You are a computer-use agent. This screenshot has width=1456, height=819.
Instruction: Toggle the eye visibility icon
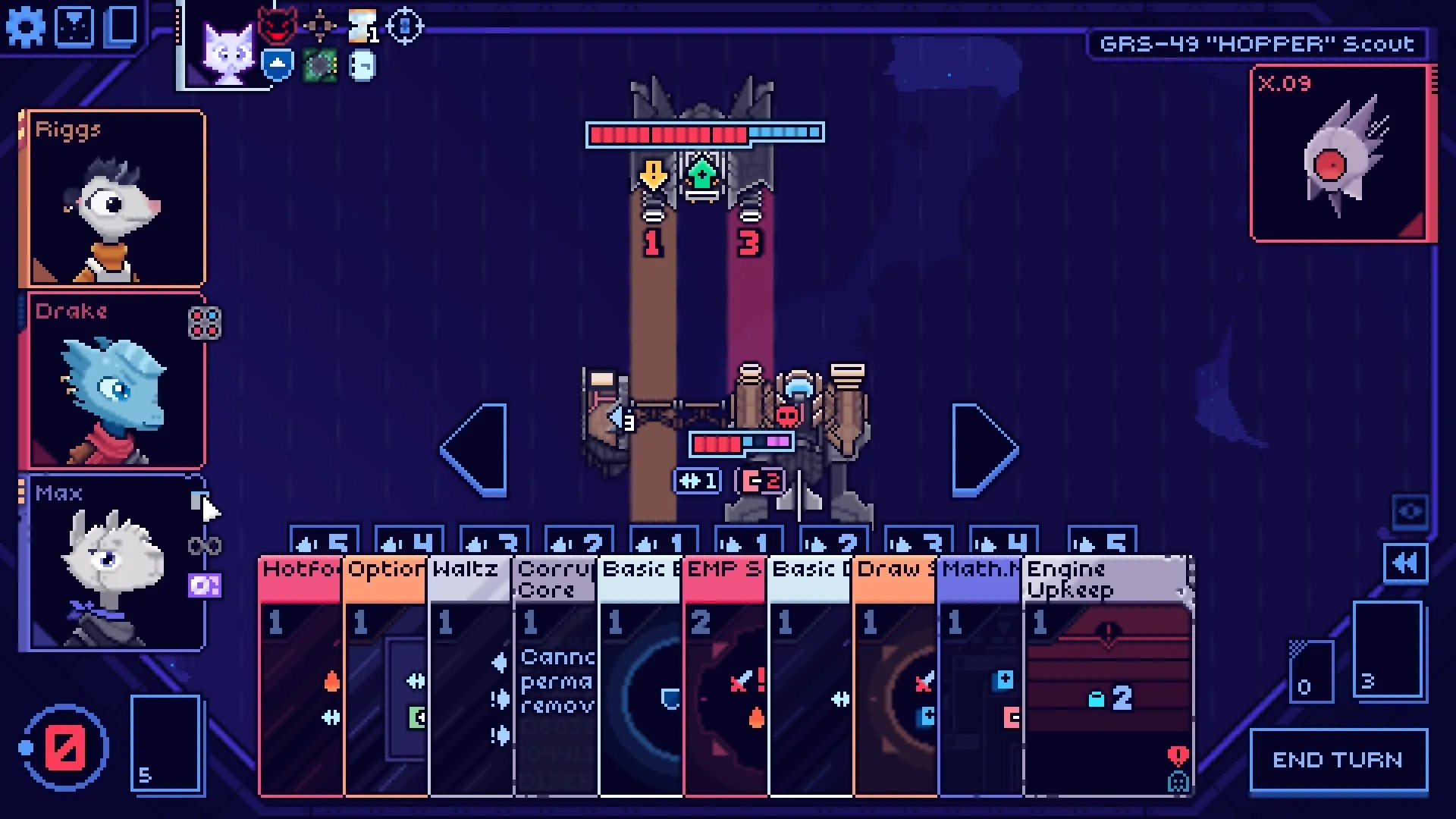pos(1410,512)
